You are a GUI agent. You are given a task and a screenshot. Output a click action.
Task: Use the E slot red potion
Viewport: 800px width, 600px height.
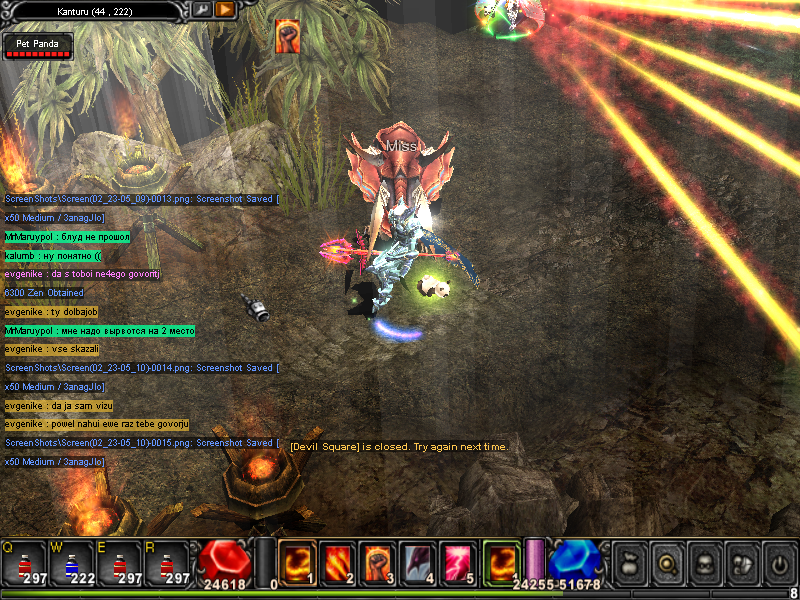pos(120,564)
